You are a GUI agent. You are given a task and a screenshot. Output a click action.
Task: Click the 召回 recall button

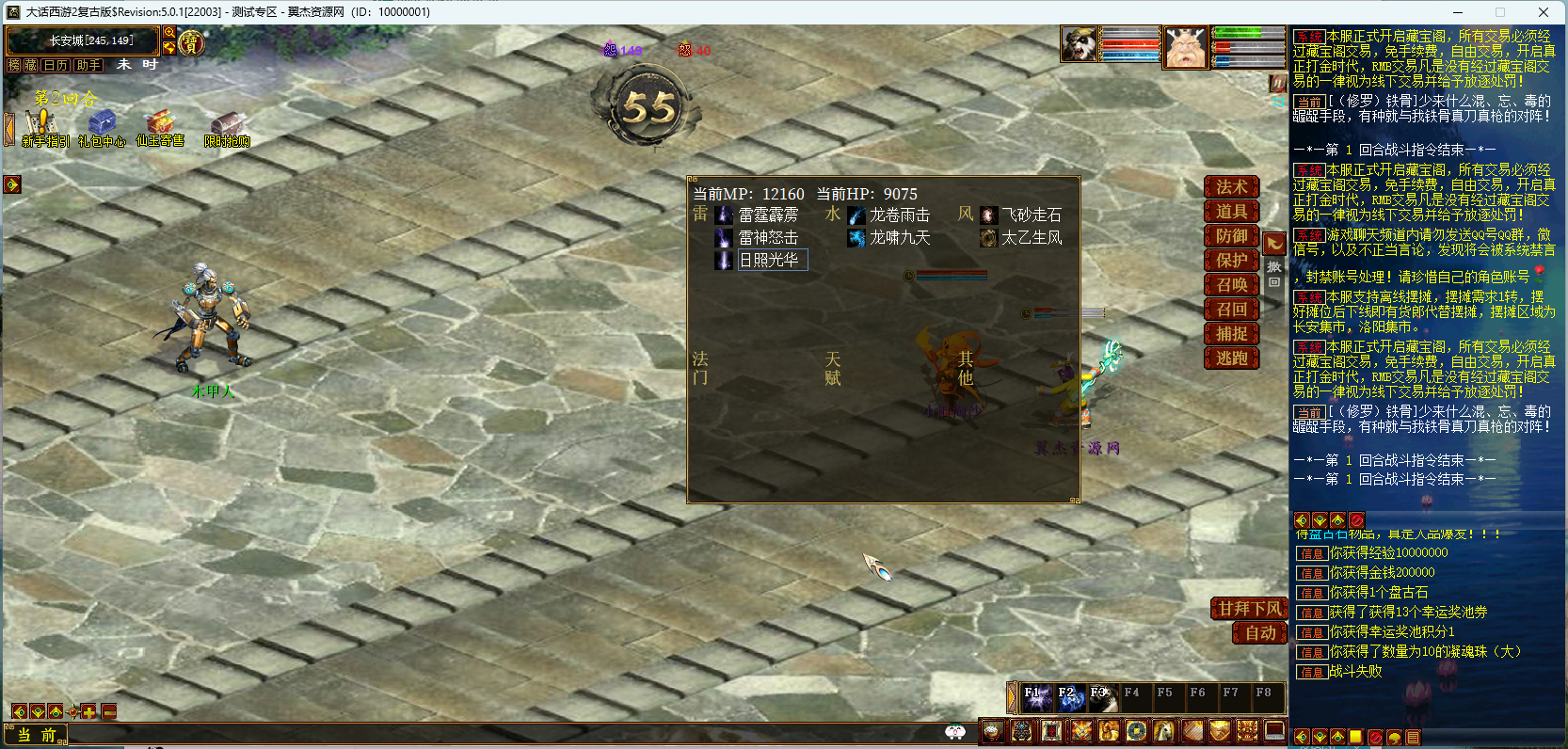click(1231, 310)
